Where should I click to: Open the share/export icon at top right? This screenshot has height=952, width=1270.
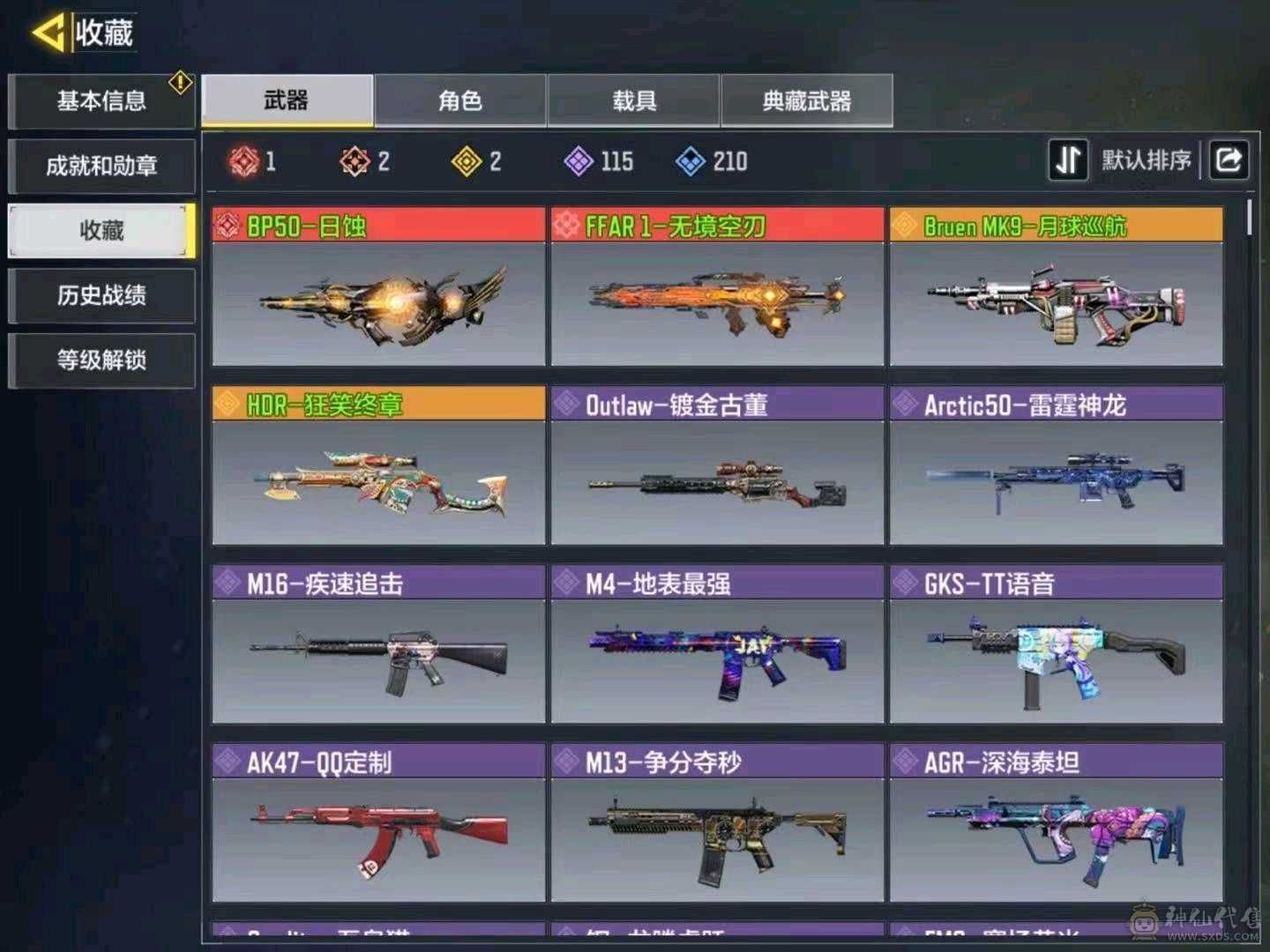click(1228, 160)
